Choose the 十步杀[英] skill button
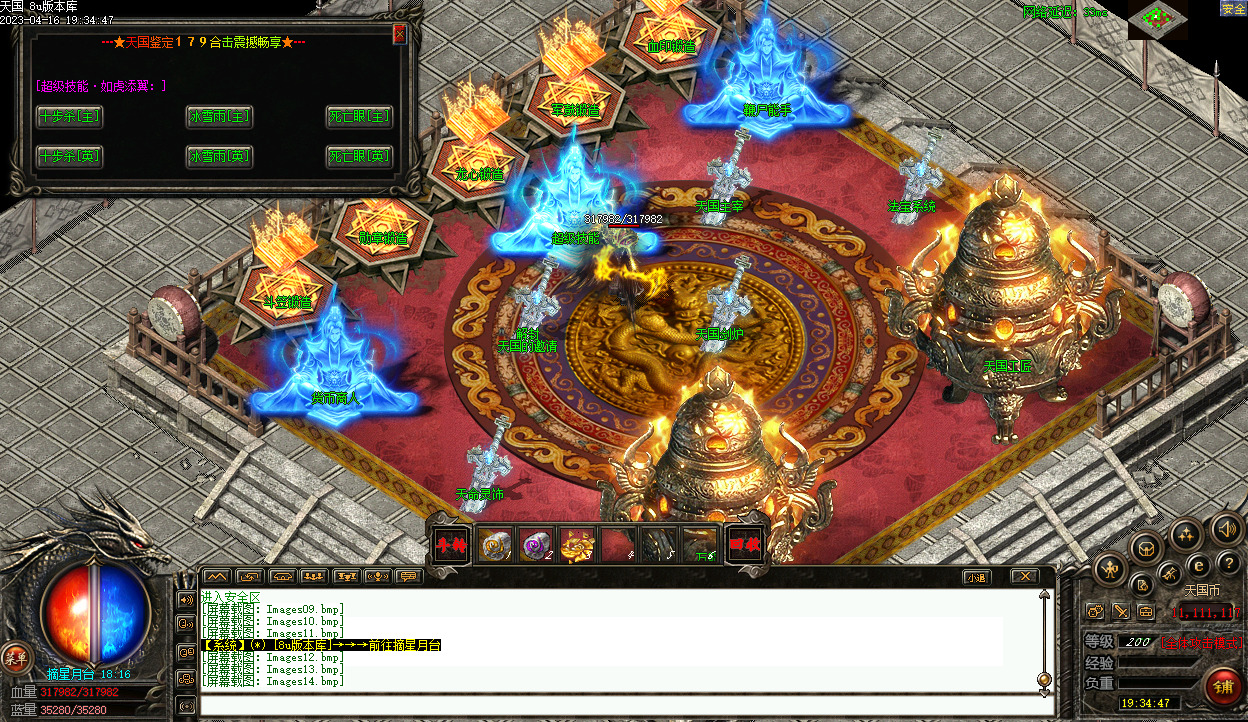The width and height of the screenshot is (1248, 722). pos(69,156)
